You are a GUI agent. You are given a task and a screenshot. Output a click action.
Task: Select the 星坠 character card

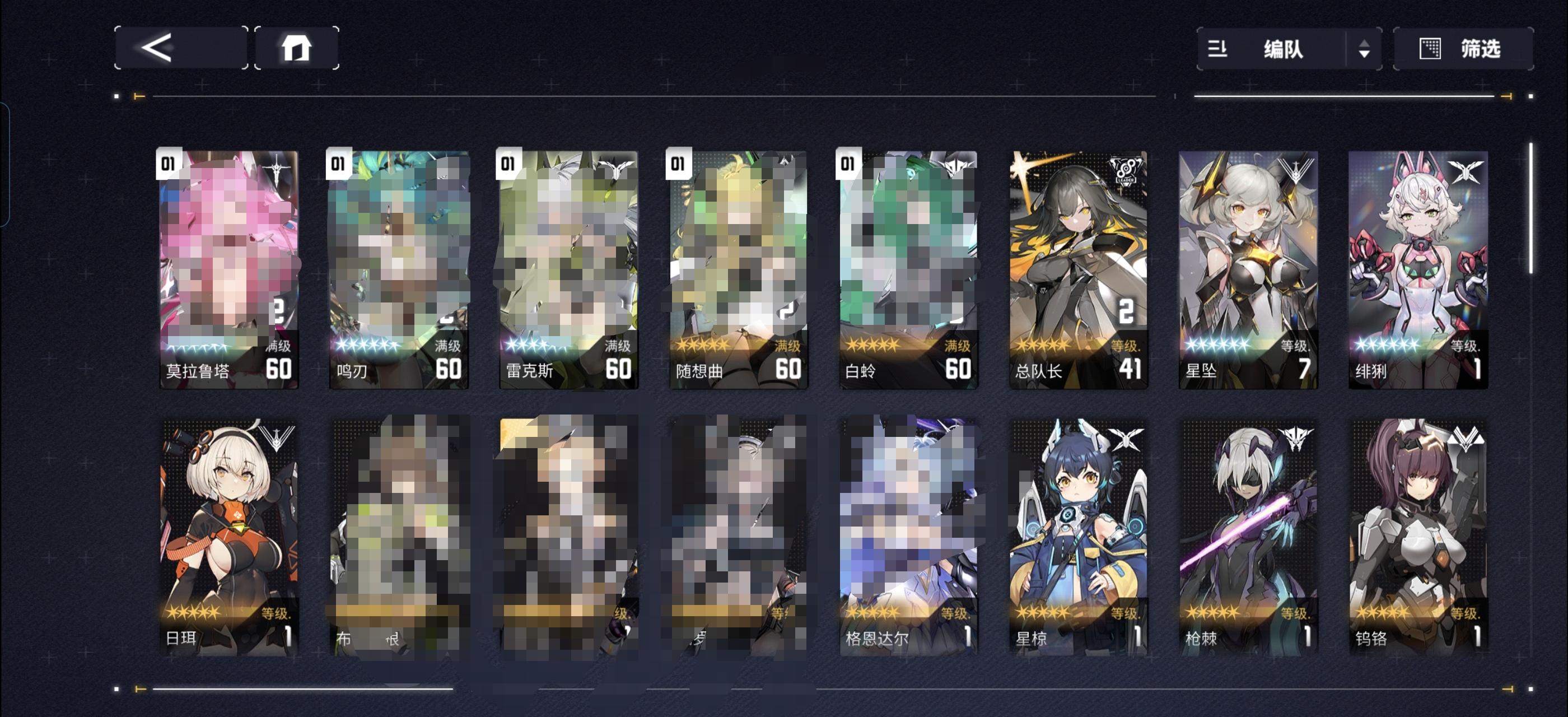tap(1248, 268)
